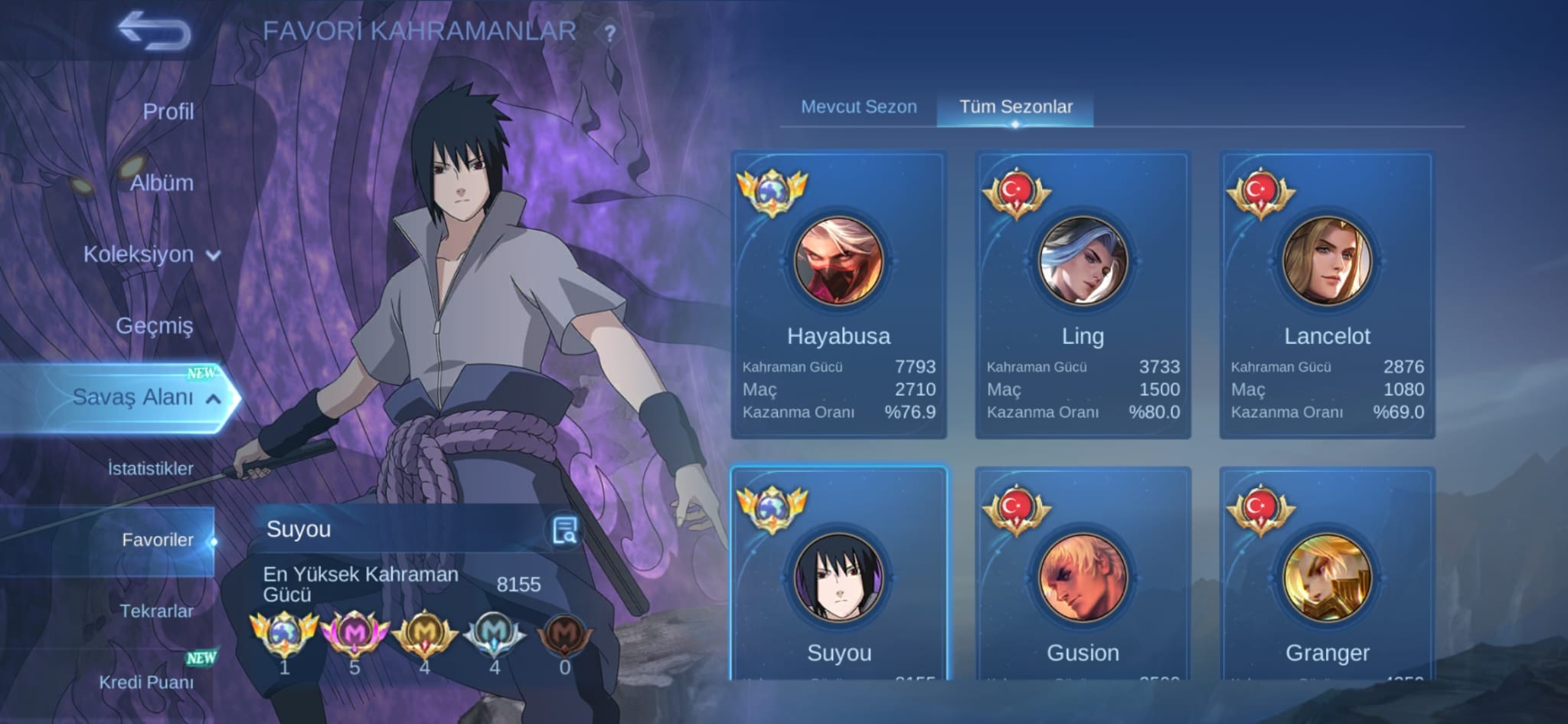
Task: Open help via the question mark icon
Action: pos(609,32)
